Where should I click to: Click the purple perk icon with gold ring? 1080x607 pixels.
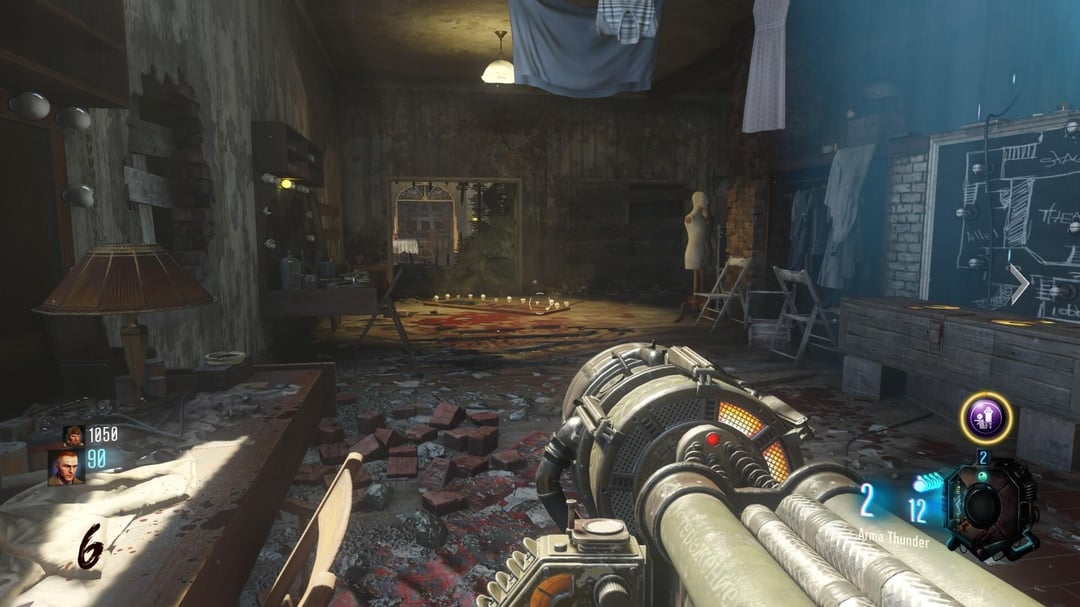click(x=986, y=417)
